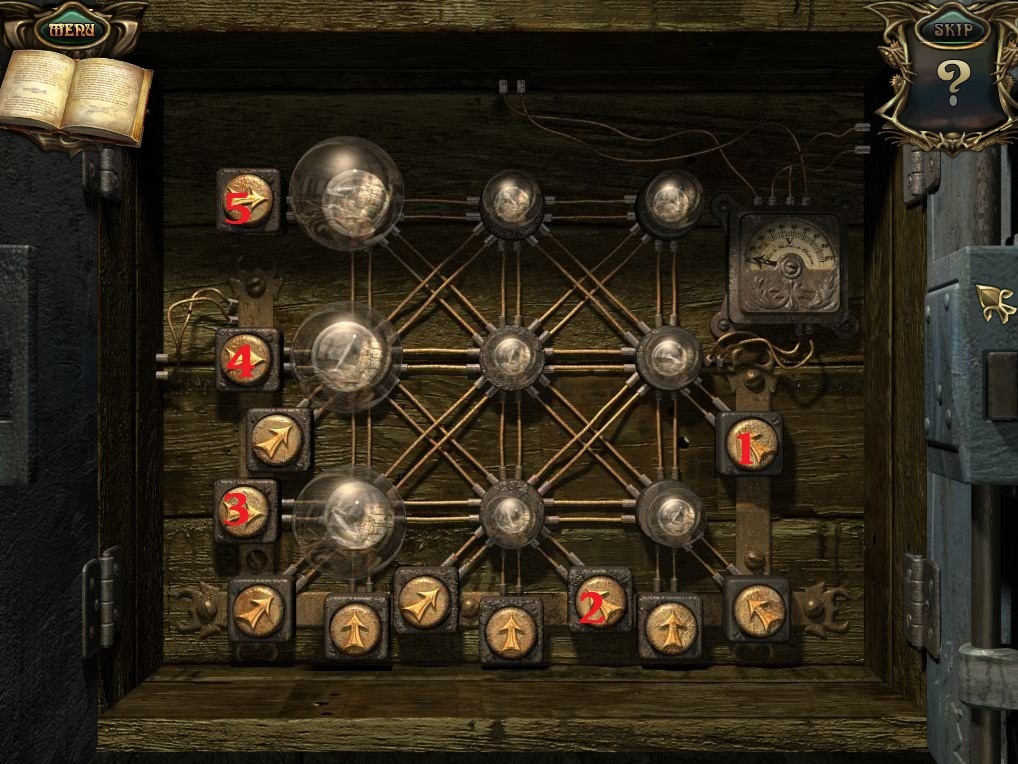Skip the puzzle with the Skip button
1018x764 pixels.
click(951, 30)
